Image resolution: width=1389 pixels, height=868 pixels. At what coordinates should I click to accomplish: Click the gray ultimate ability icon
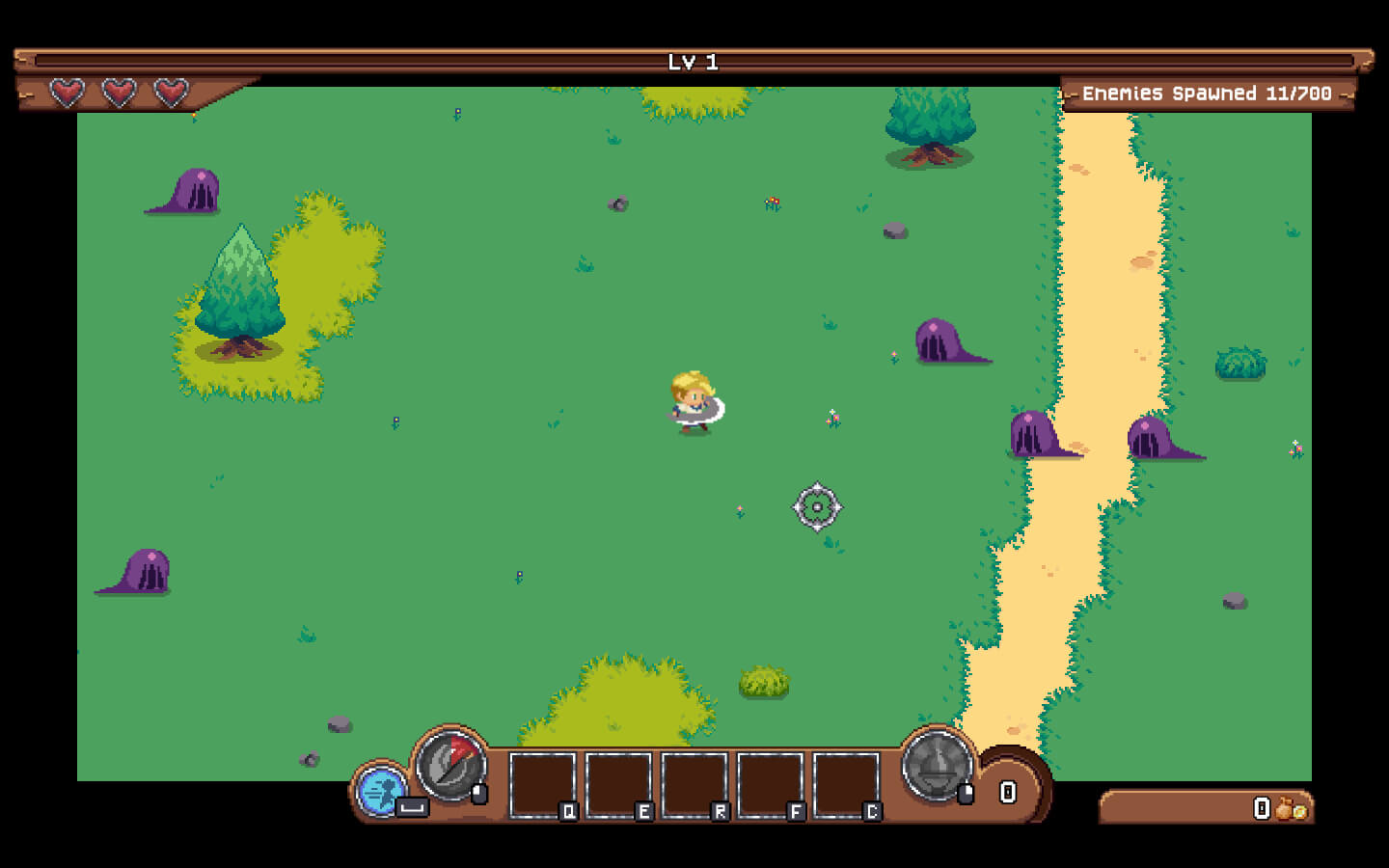pyautogui.click(x=937, y=768)
